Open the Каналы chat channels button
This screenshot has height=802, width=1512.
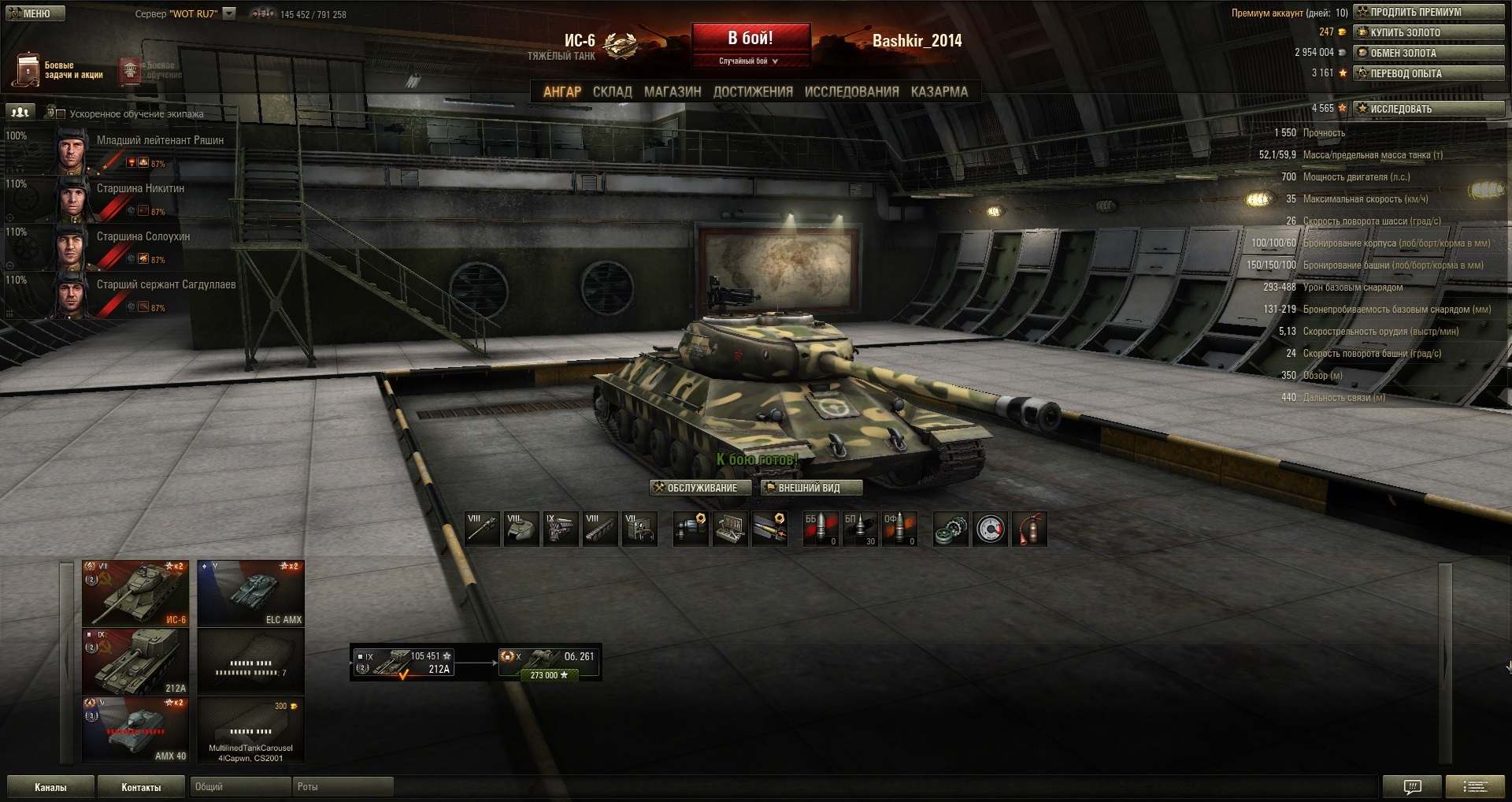(x=50, y=787)
